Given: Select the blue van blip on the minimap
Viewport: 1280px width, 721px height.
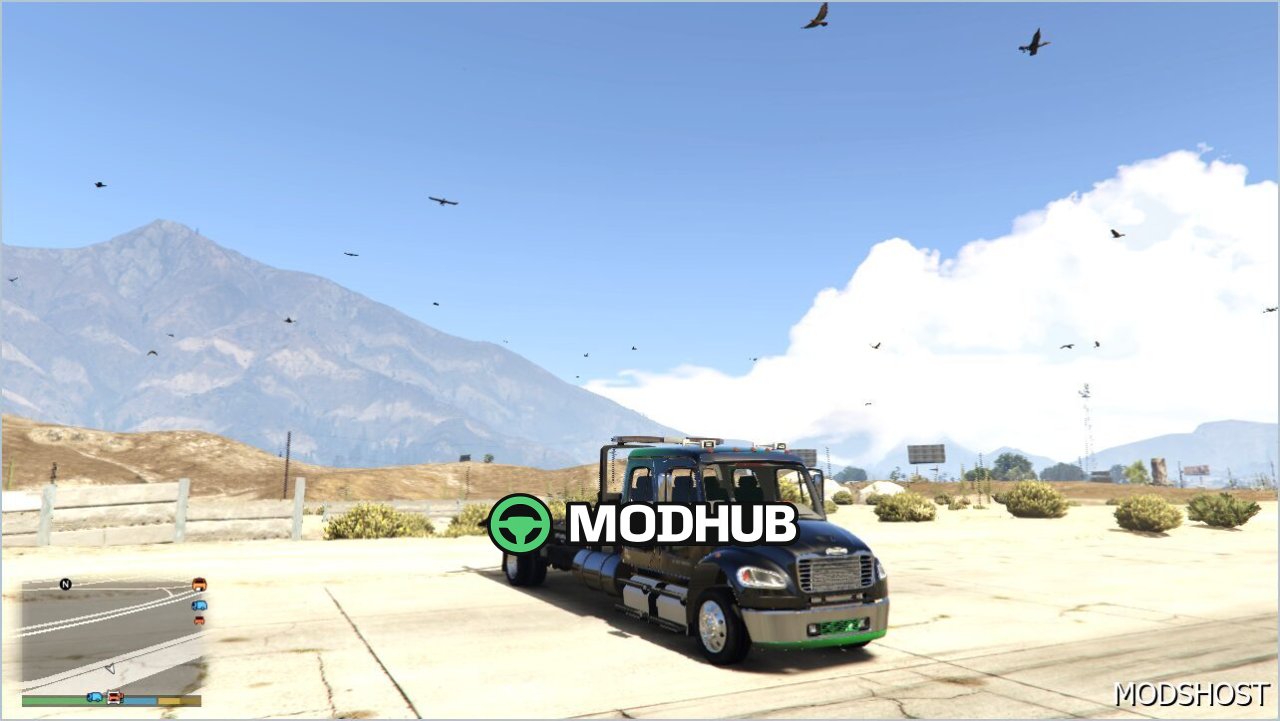Looking at the screenshot, I should pyautogui.click(x=198, y=606).
